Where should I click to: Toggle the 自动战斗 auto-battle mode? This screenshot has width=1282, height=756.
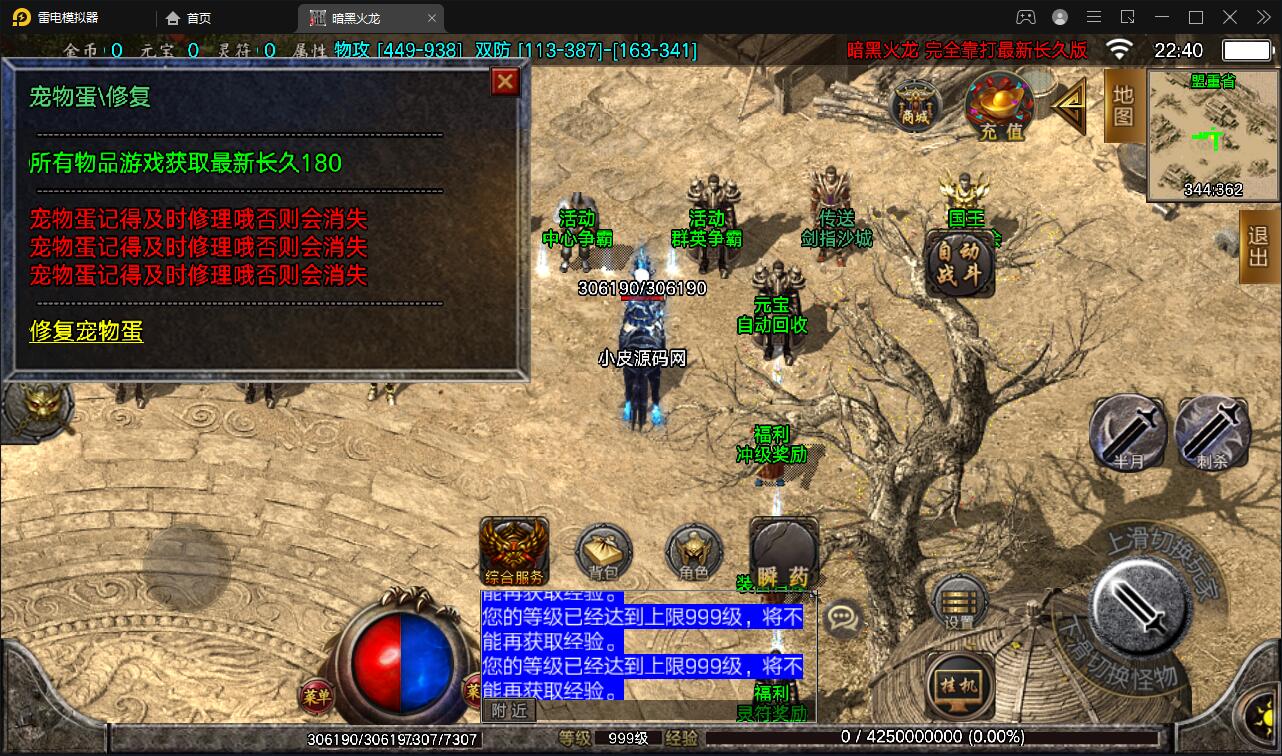[x=961, y=263]
